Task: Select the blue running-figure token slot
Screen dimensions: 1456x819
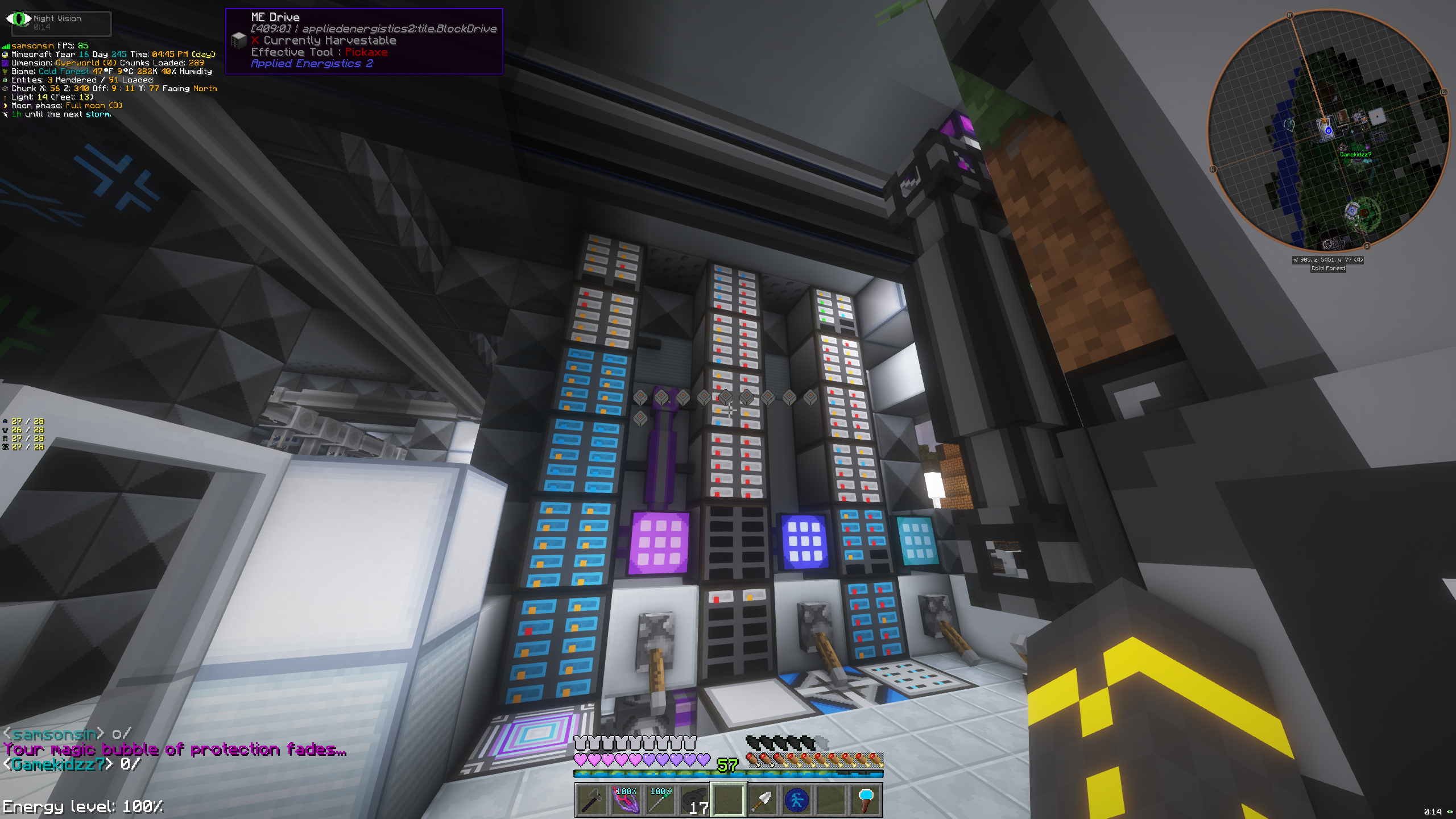Action: point(796,800)
